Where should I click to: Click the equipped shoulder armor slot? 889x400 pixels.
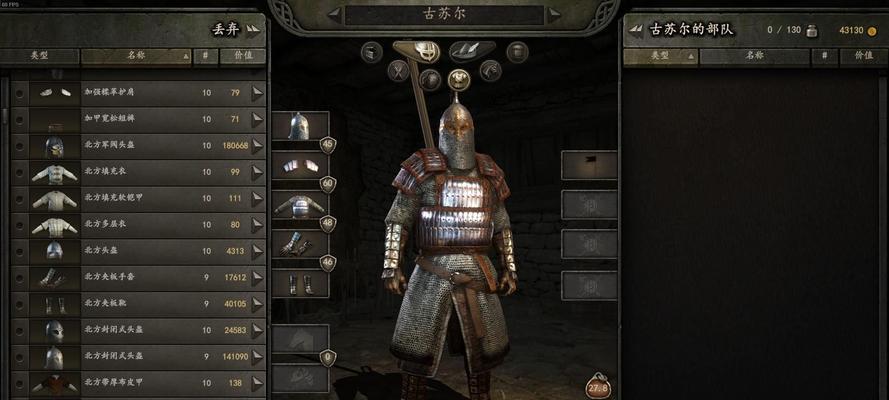299,166
